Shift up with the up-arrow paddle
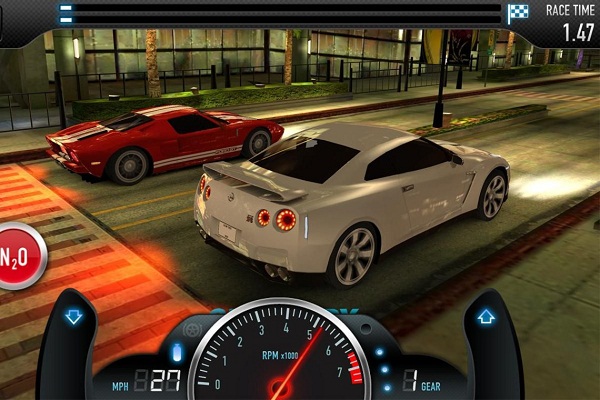The image size is (600, 400). [487, 318]
